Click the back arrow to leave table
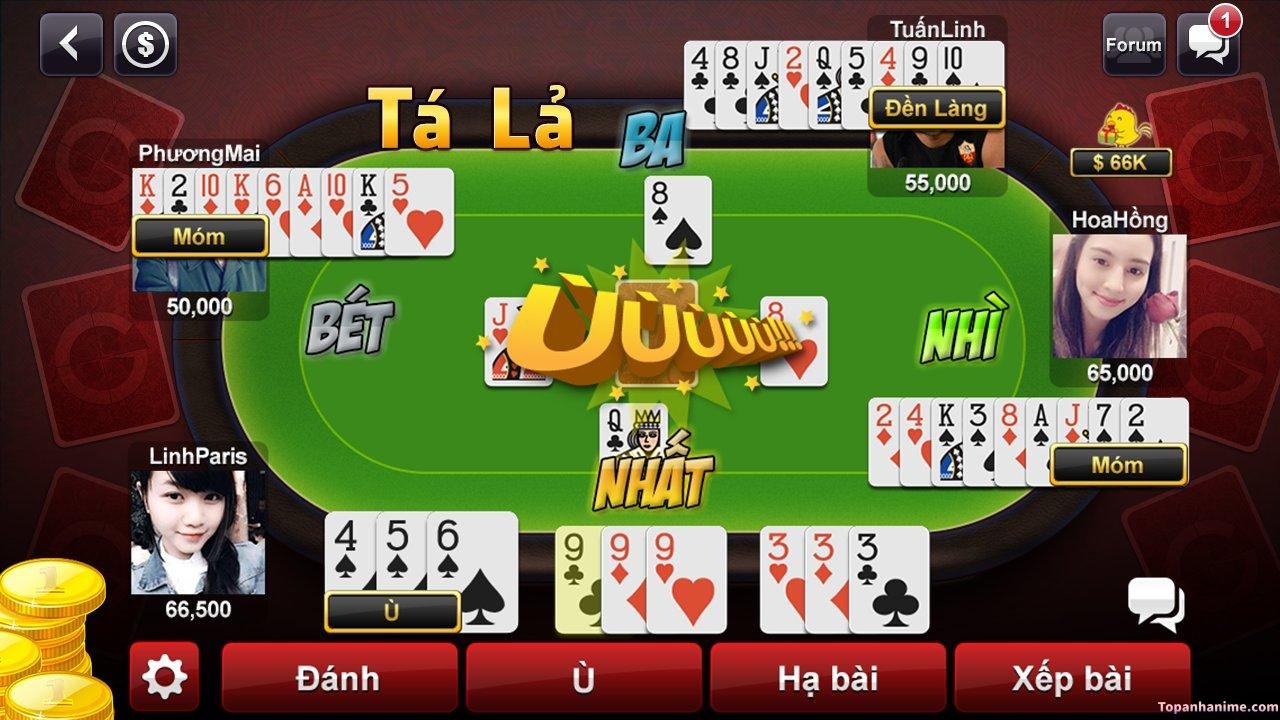Screen dimensions: 1280x720 click(x=69, y=44)
